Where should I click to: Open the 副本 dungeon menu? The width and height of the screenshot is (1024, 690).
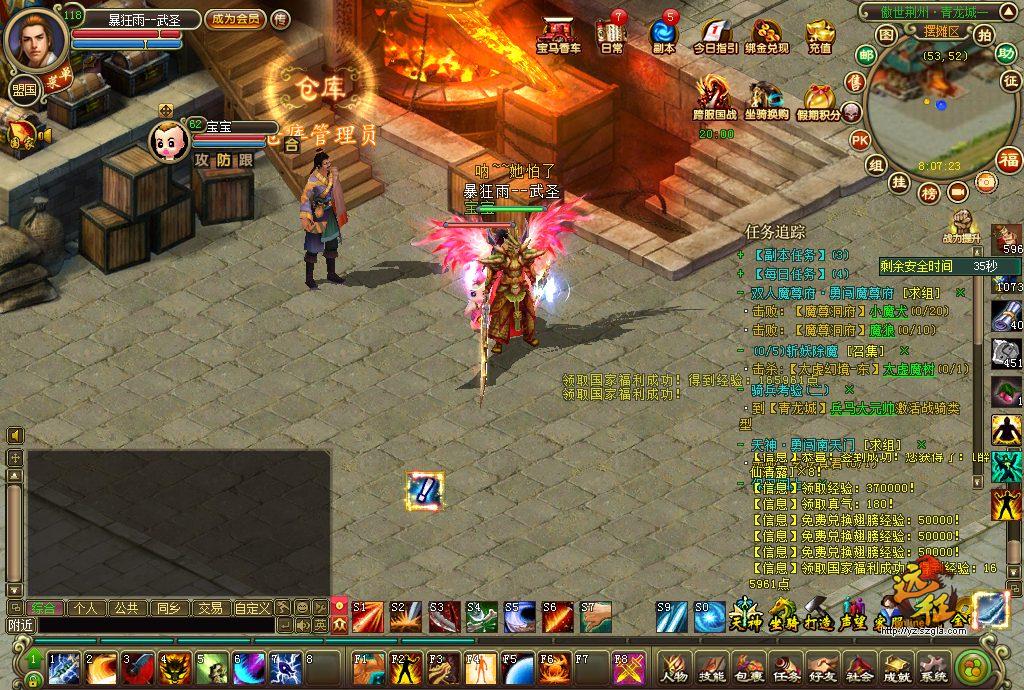coord(663,34)
